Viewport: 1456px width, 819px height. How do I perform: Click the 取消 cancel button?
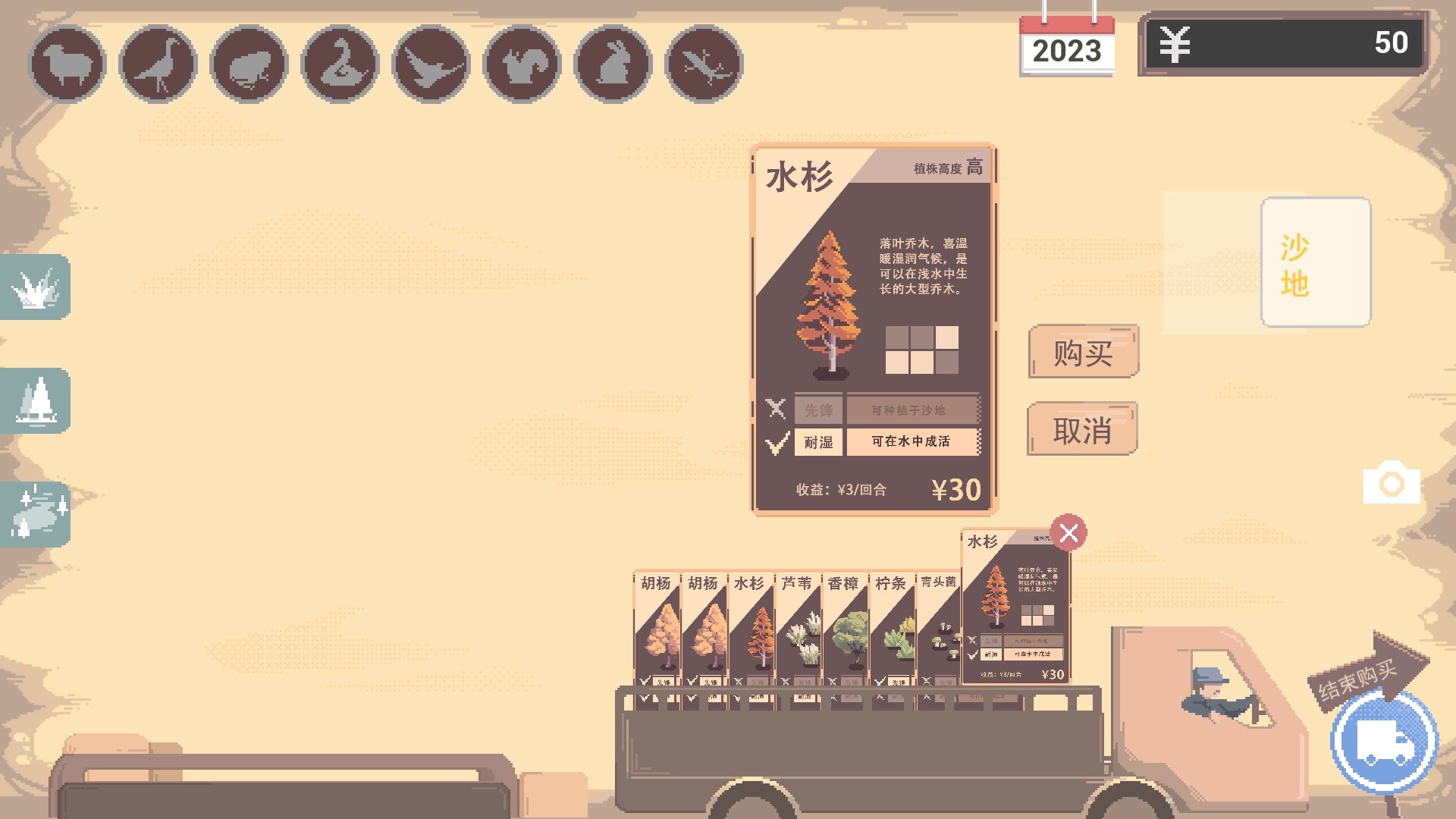[1082, 428]
